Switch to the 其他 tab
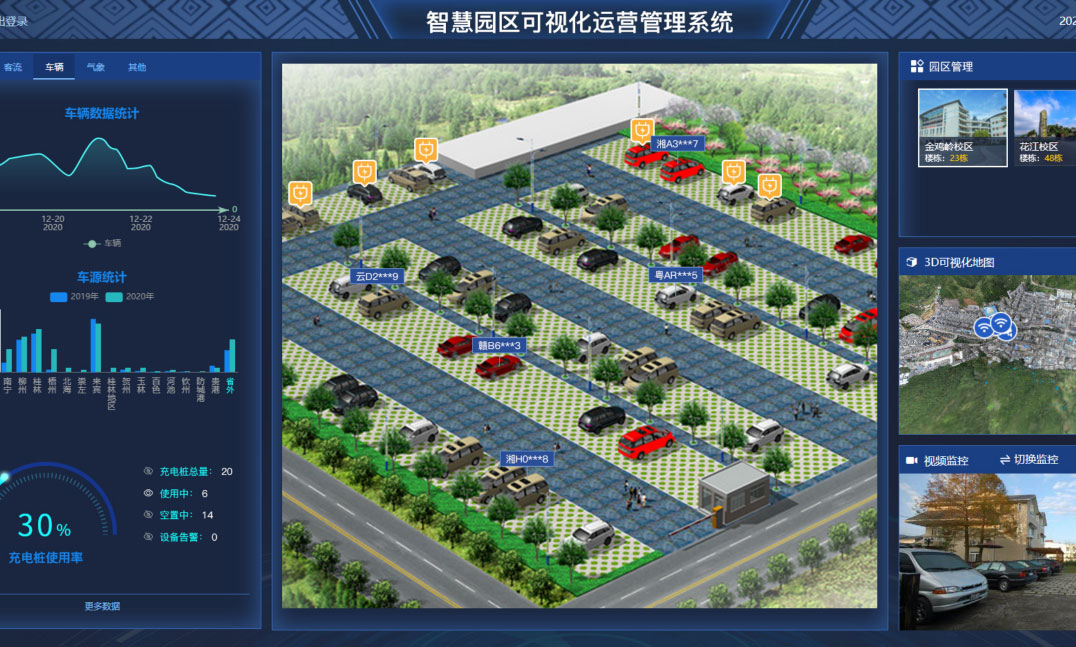The width and height of the screenshot is (1076, 647). [137, 68]
